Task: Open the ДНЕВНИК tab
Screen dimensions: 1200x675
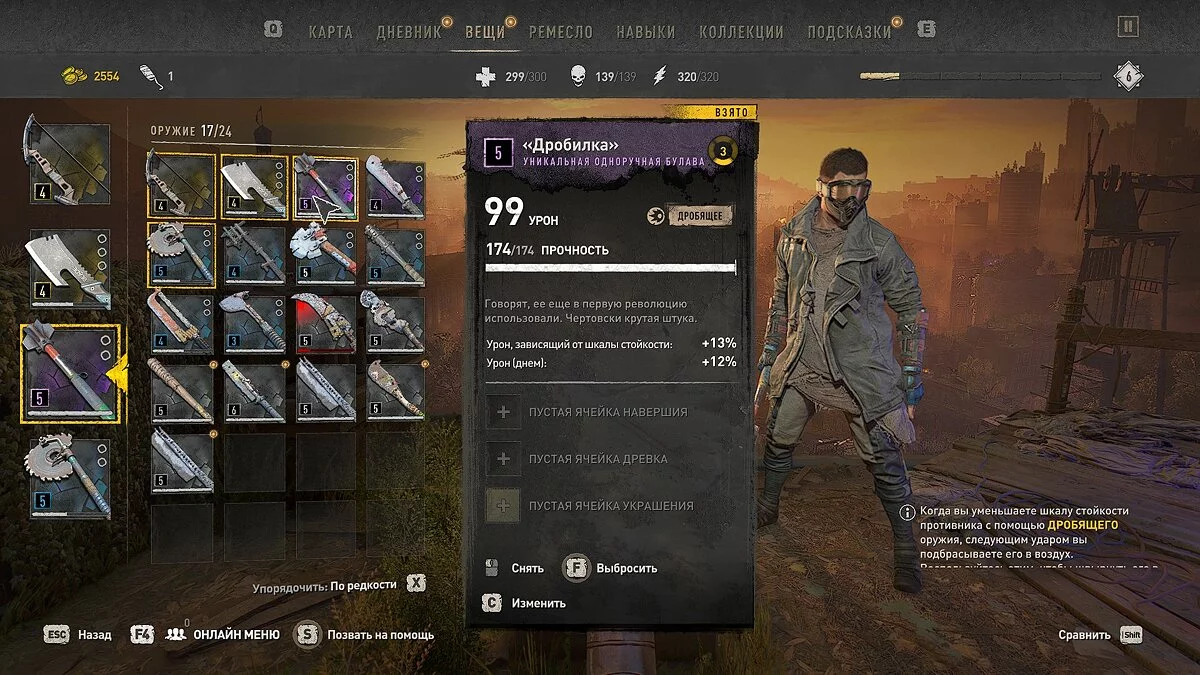Action: coord(408,31)
